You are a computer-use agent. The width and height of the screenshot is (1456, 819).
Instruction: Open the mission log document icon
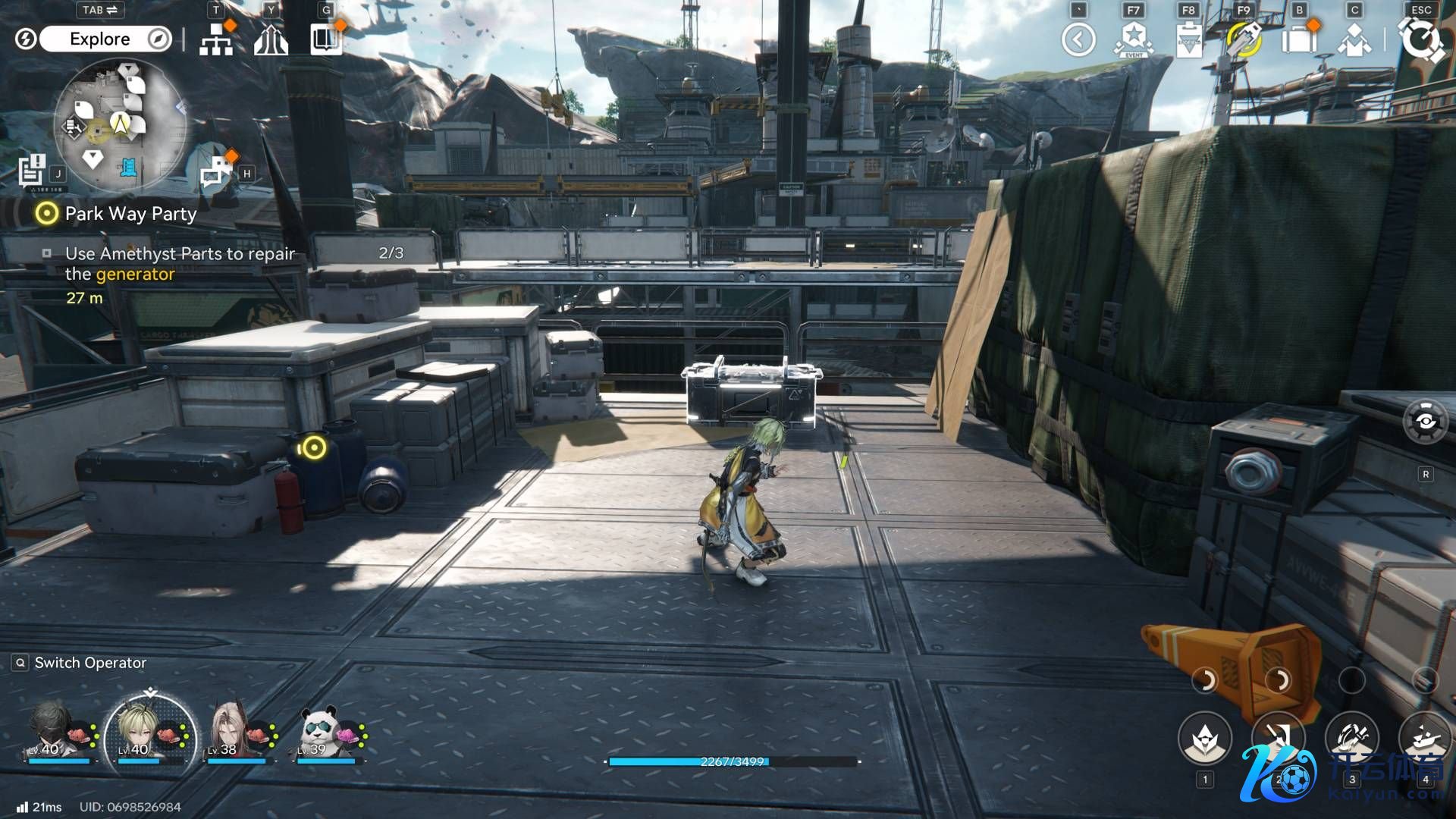pyautogui.click(x=33, y=170)
